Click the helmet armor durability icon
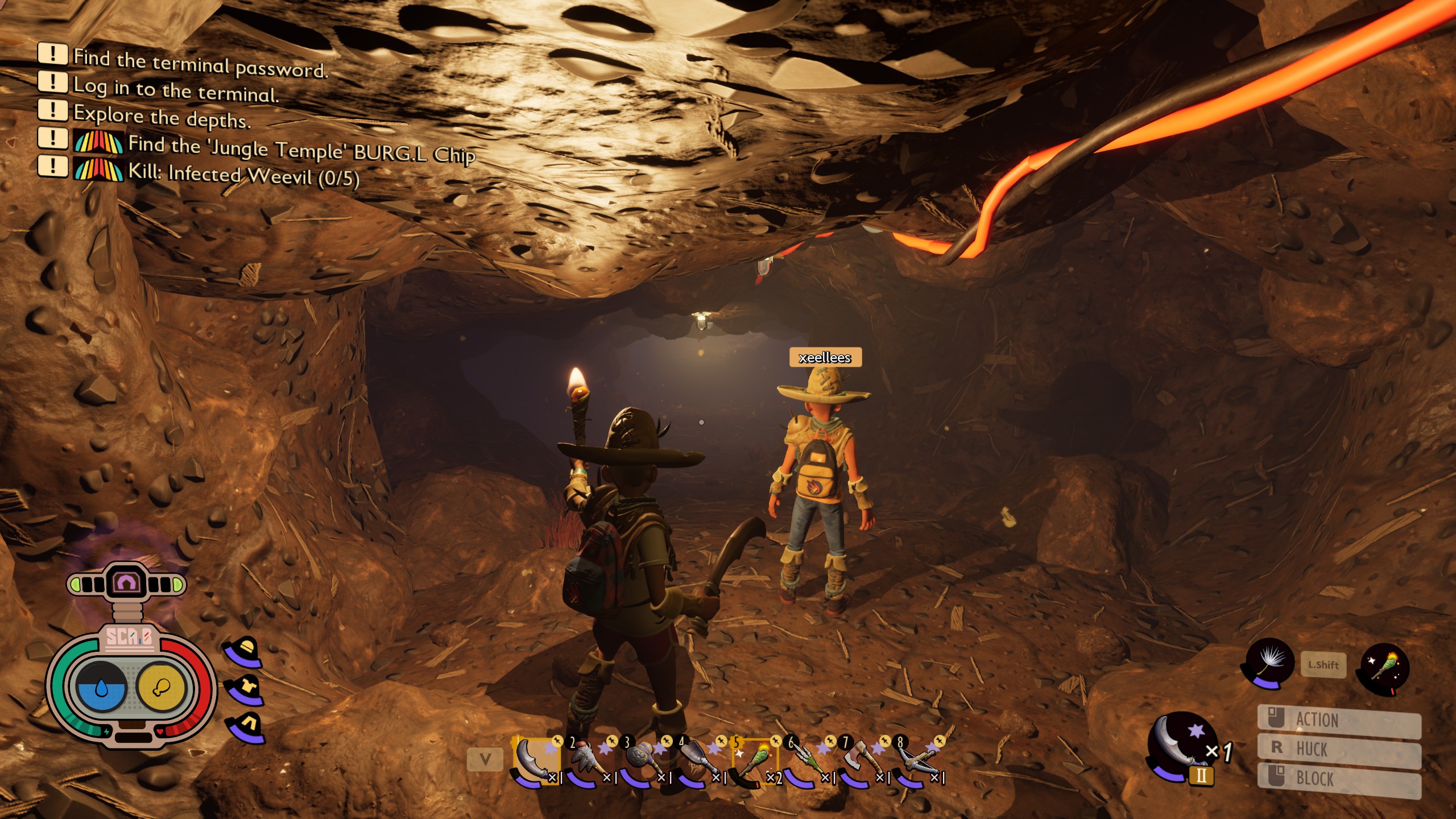Image resolution: width=1456 pixels, height=819 pixels. tap(246, 650)
